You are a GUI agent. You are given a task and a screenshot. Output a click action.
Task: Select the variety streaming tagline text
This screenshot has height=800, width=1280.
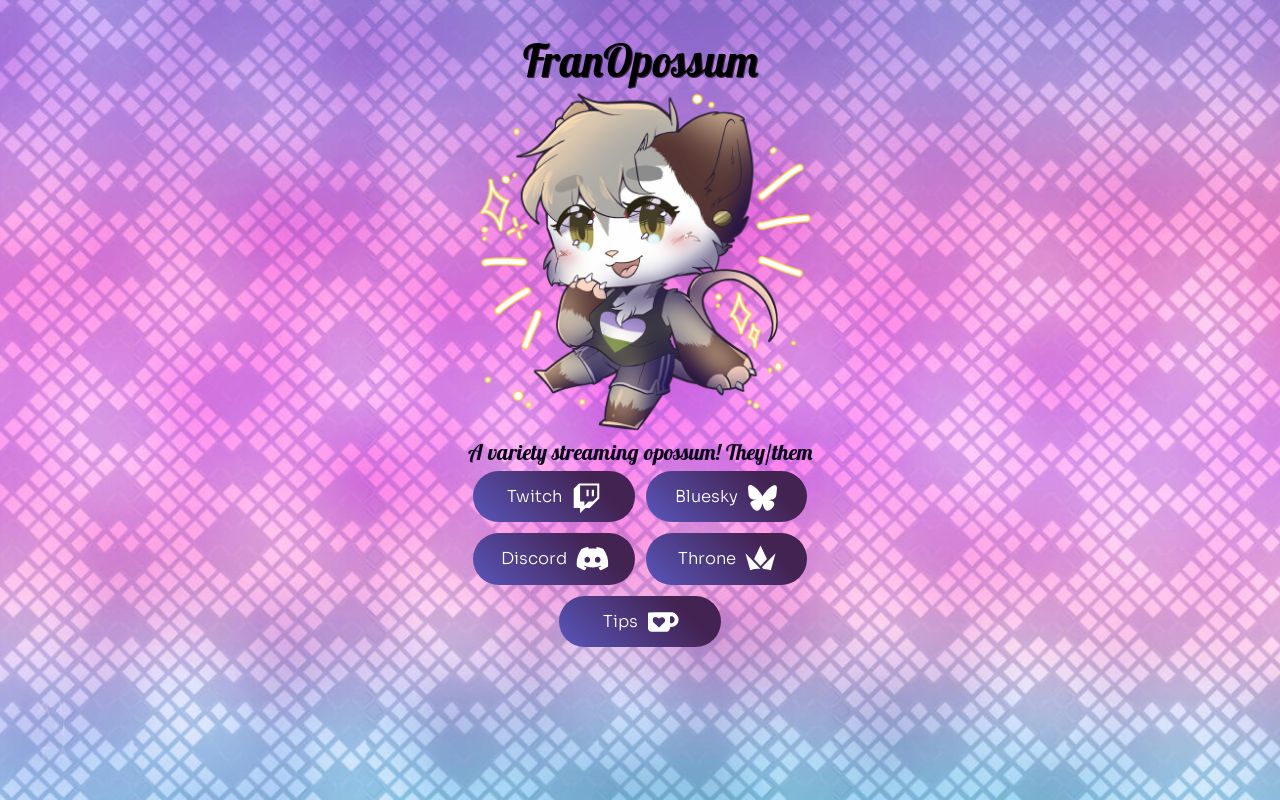(640, 452)
